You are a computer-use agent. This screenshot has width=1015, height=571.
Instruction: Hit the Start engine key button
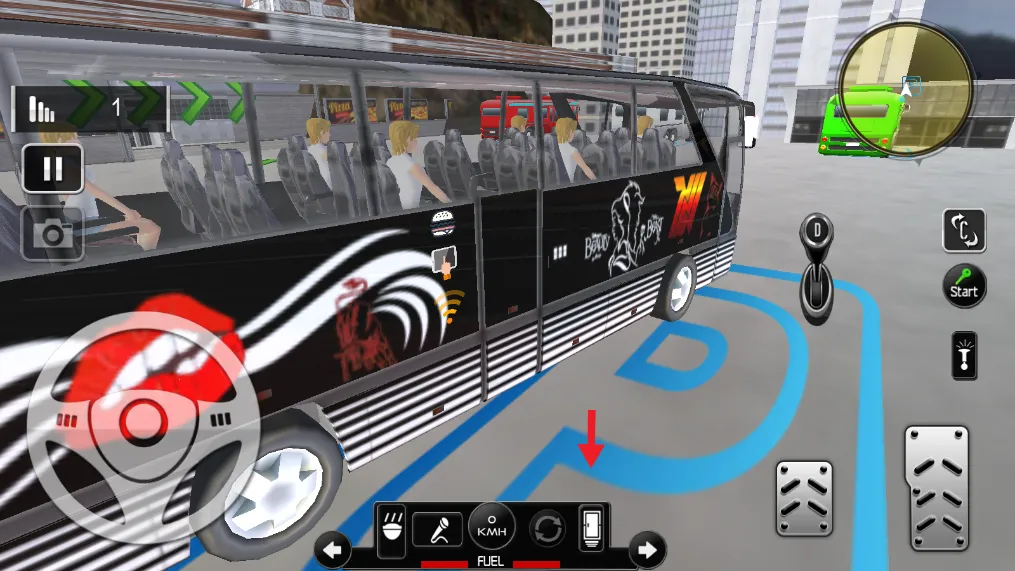pos(964,286)
